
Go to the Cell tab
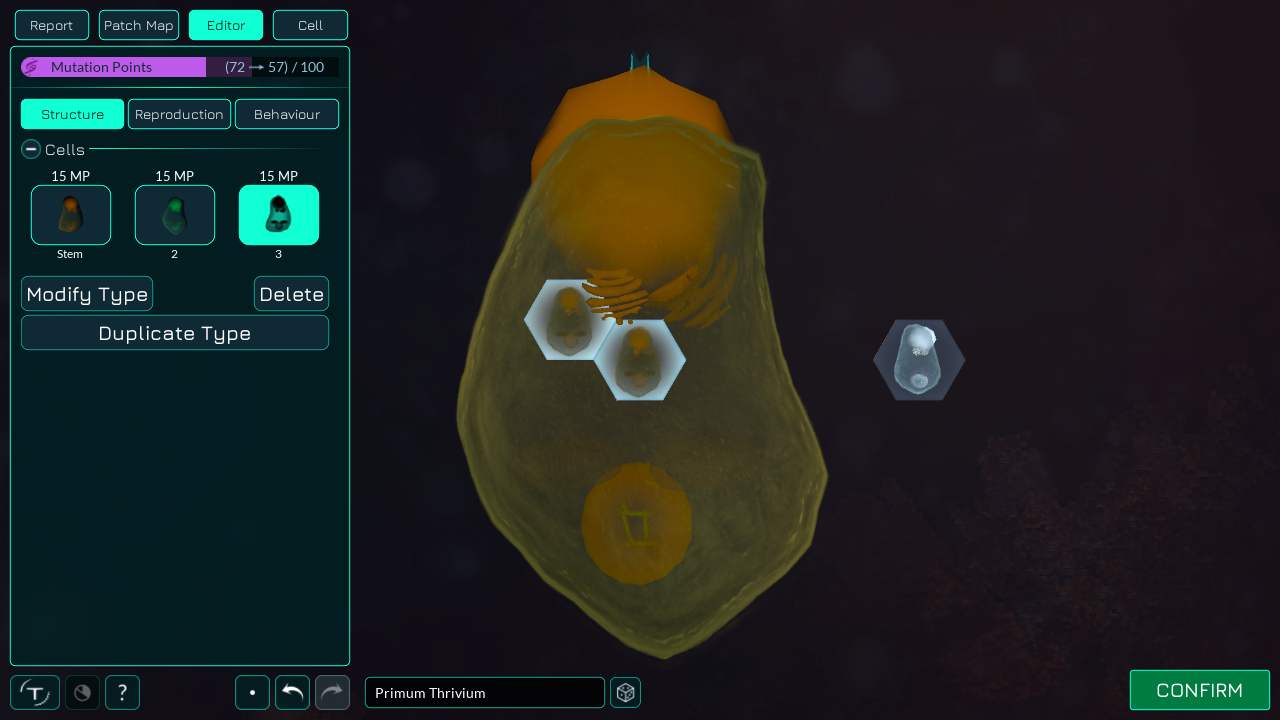click(310, 25)
